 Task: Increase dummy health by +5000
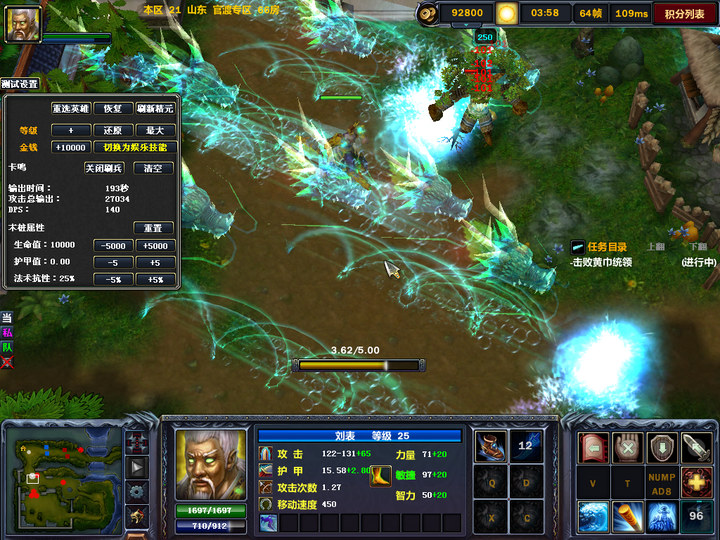(x=155, y=245)
